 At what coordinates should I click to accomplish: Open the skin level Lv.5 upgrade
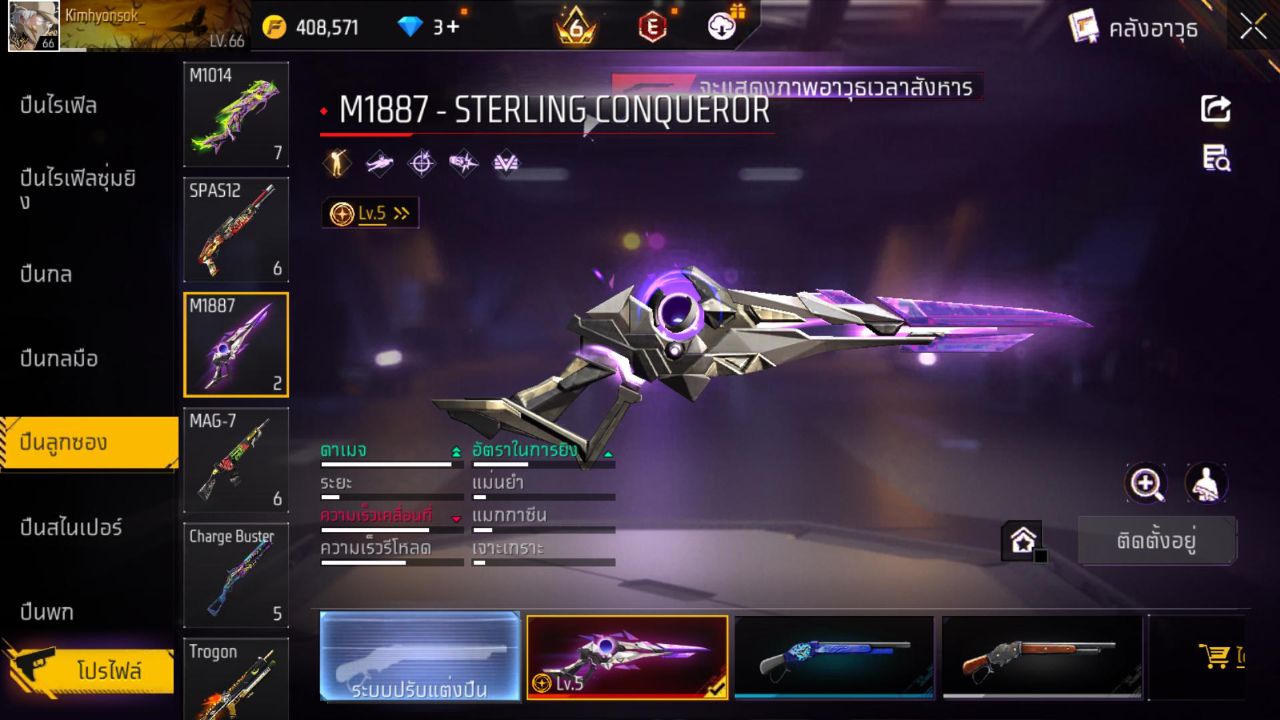pos(370,213)
